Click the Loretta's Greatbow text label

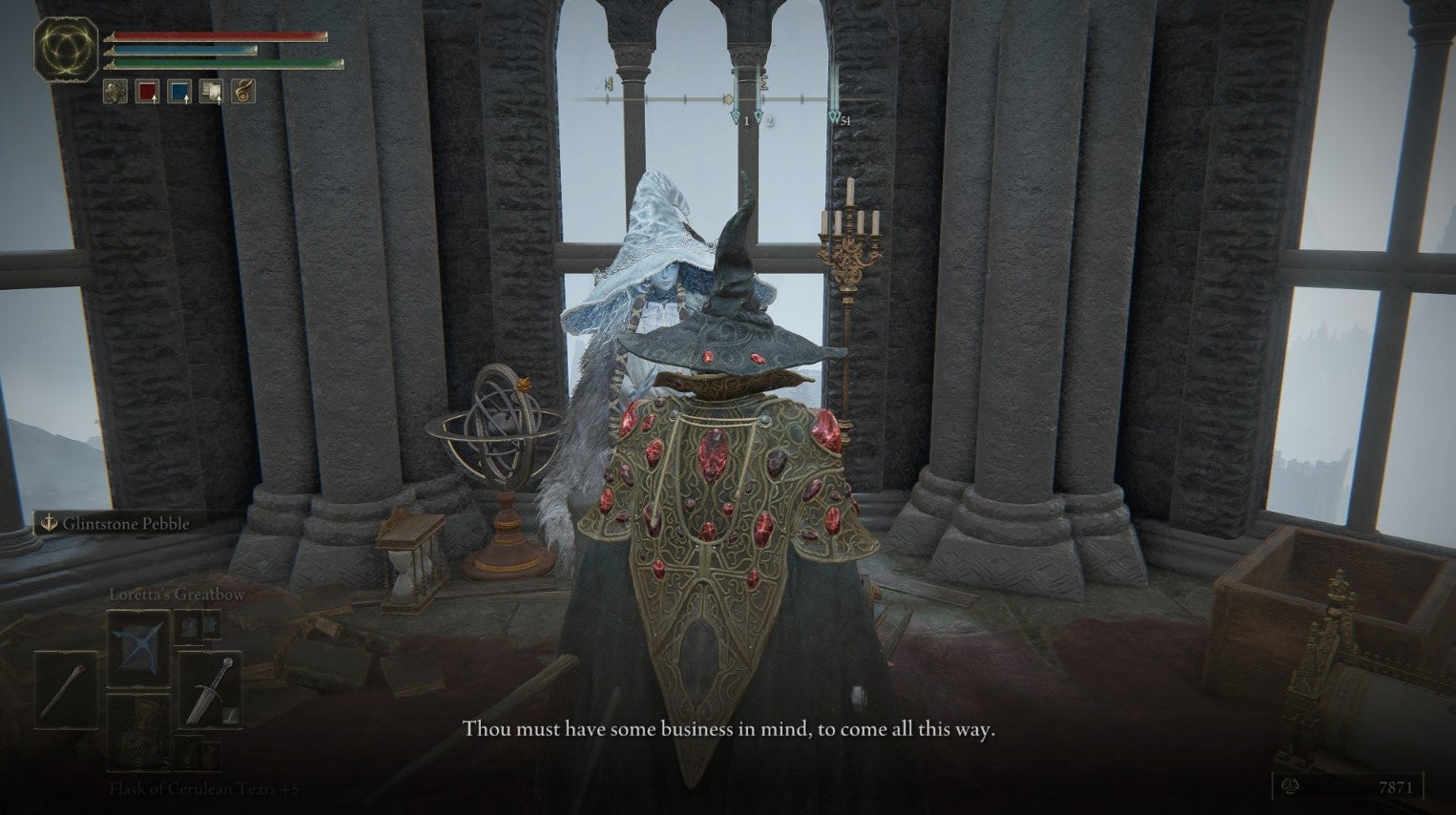click(177, 594)
